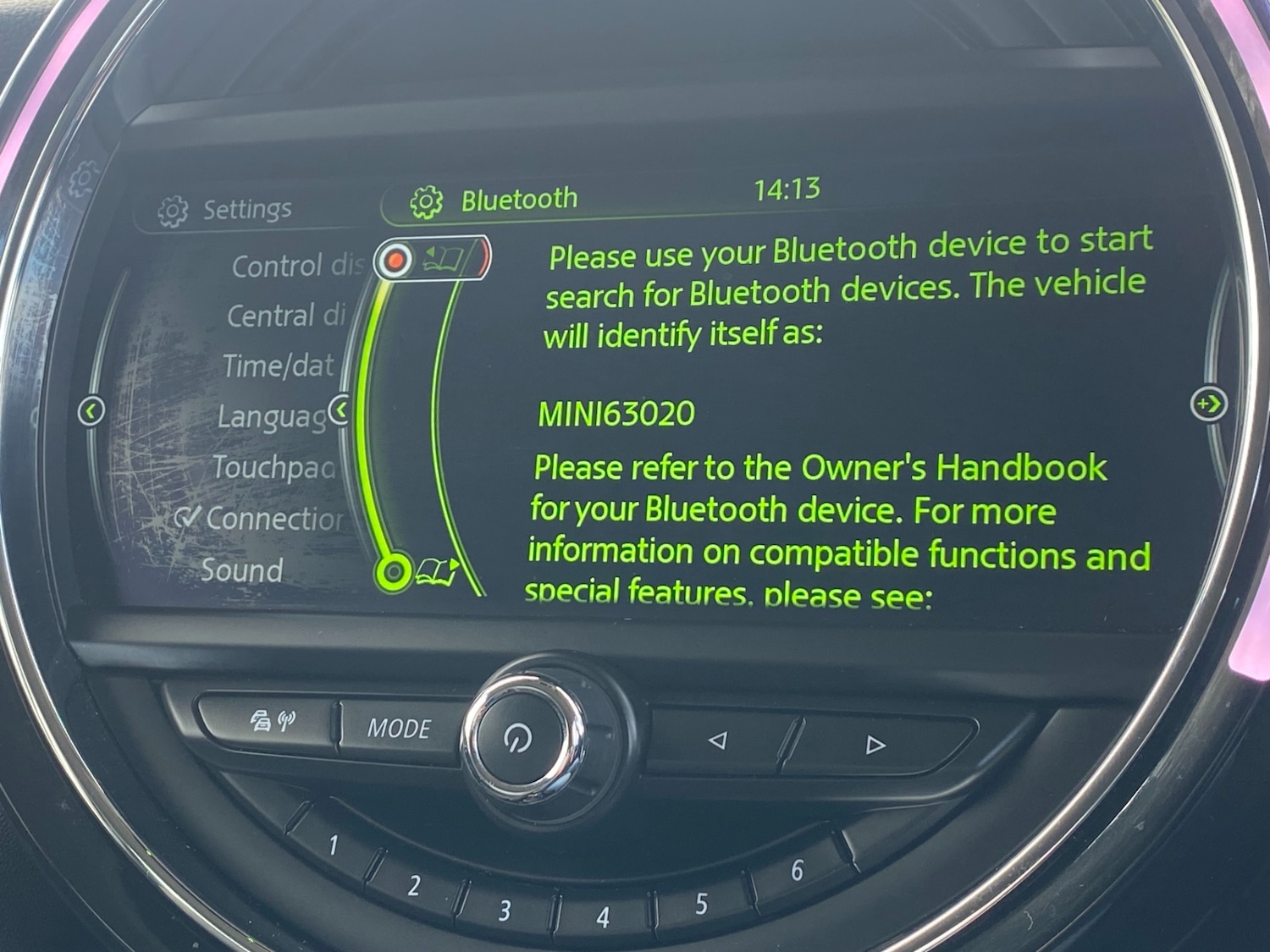Image resolution: width=1270 pixels, height=952 pixels.
Task: Select the Central display menu entry
Action: click(285, 316)
